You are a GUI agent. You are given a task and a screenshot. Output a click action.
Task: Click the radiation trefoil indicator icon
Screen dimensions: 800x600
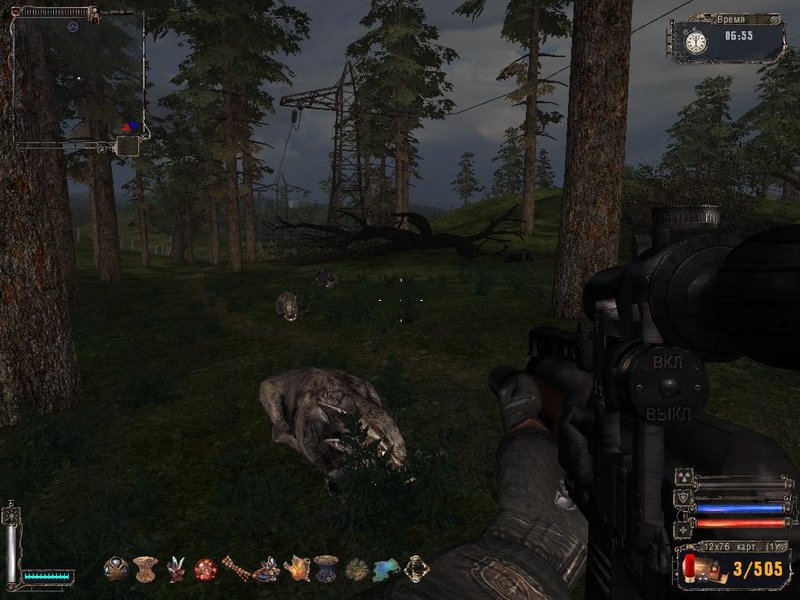tap(685, 476)
